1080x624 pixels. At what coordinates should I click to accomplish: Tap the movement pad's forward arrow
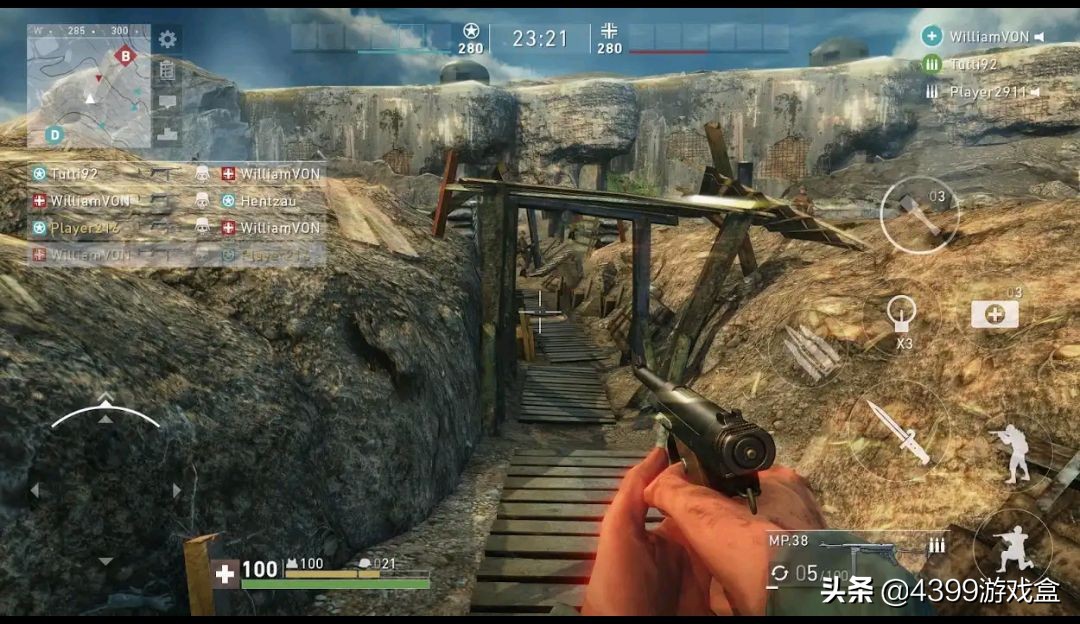[x=105, y=417]
